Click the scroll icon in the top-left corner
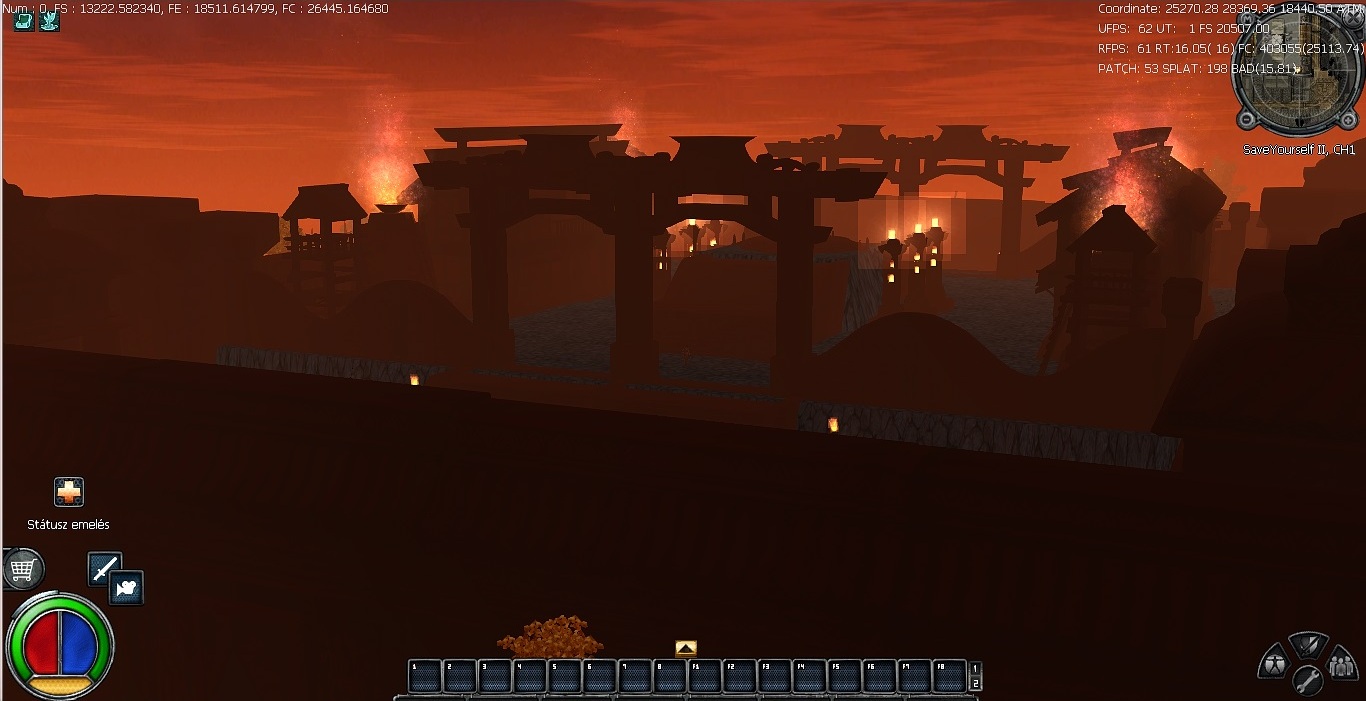The image size is (1366, 701). (x=24, y=21)
